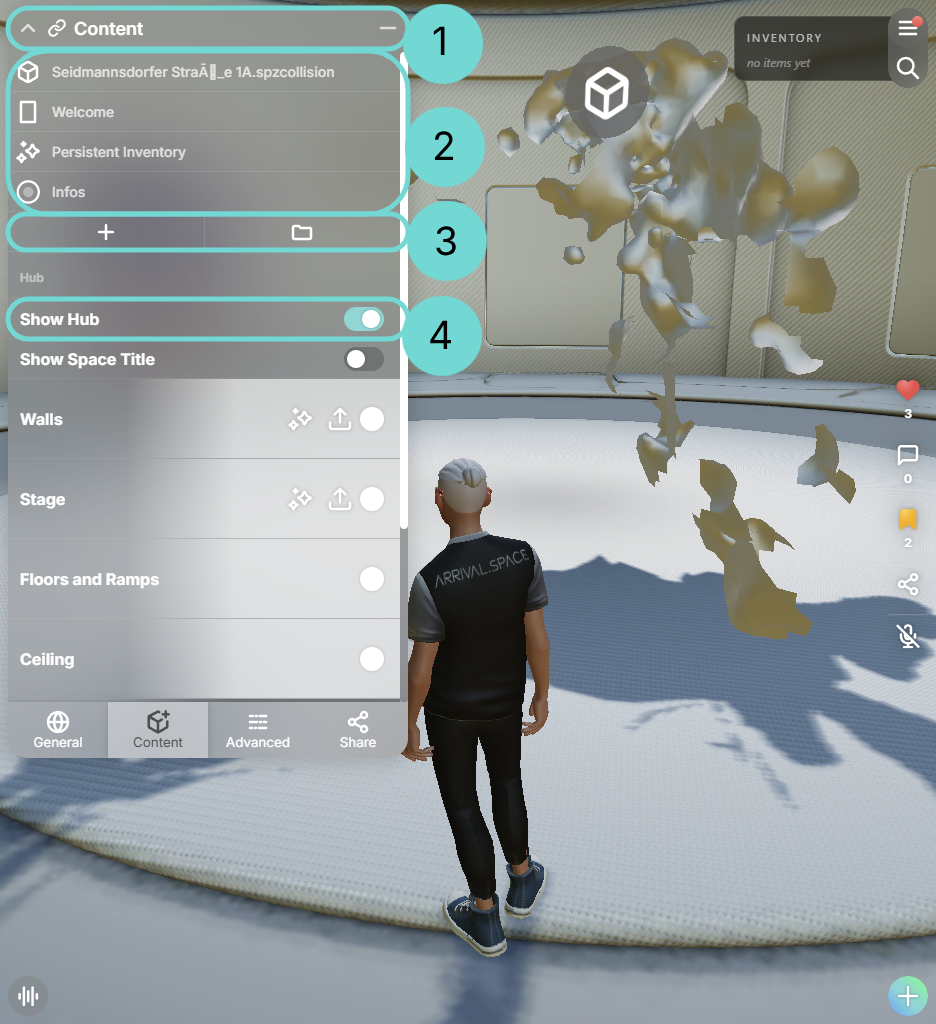
Task: Enable the Show Space Title switch
Action: pos(363,359)
